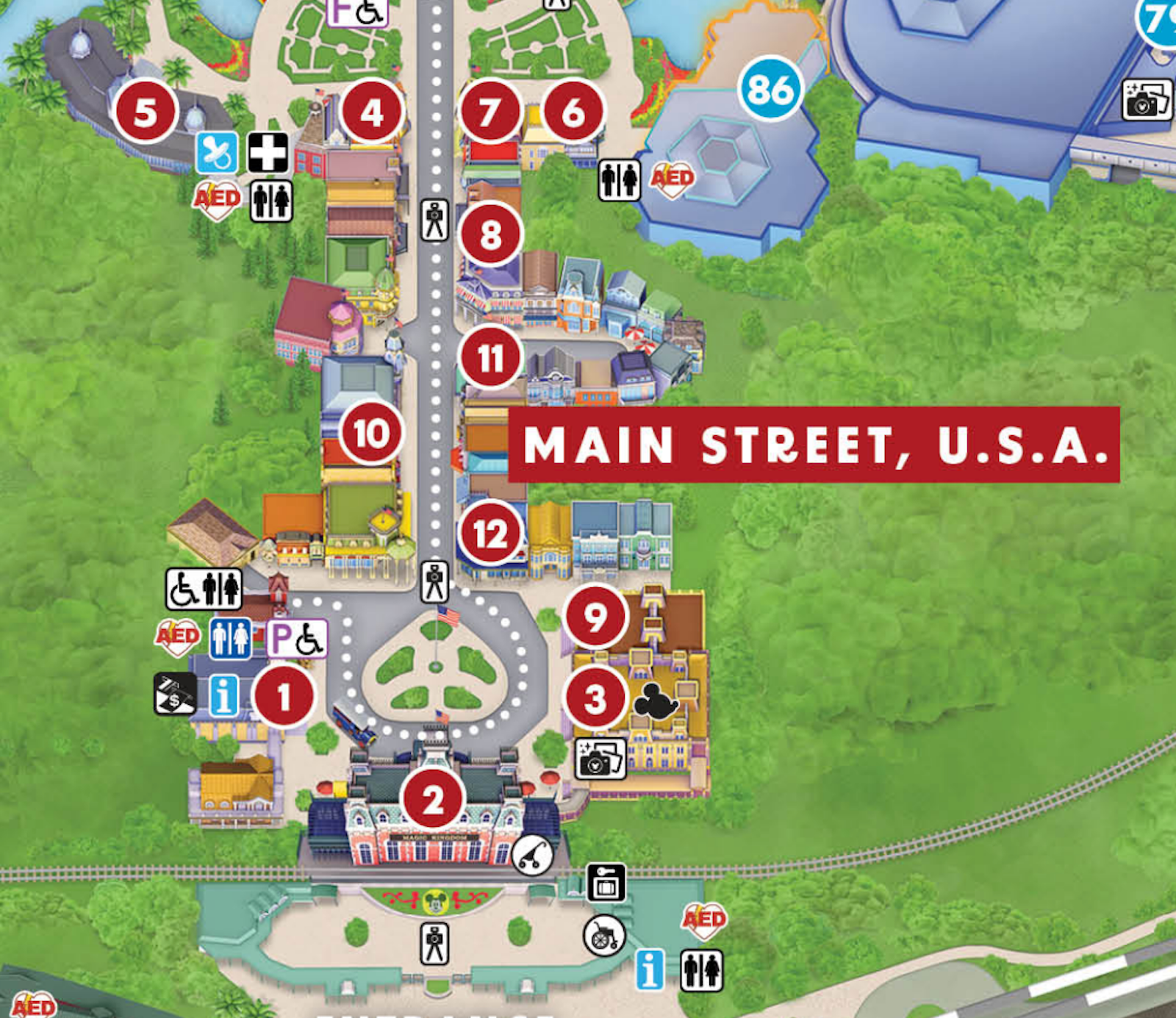Open map marker number 4

[372, 112]
